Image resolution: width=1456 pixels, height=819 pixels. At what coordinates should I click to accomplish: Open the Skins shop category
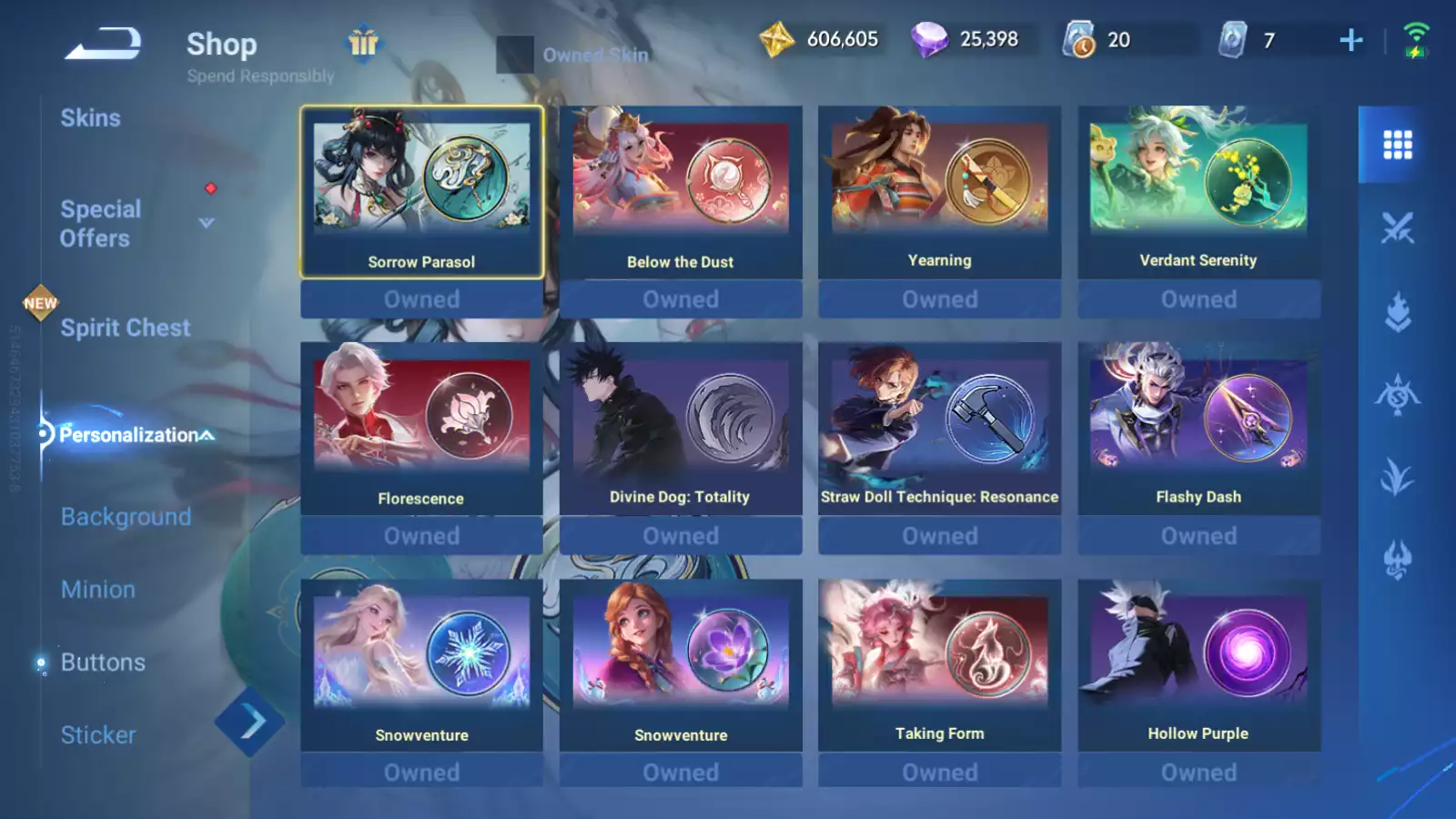(x=90, y=118)
